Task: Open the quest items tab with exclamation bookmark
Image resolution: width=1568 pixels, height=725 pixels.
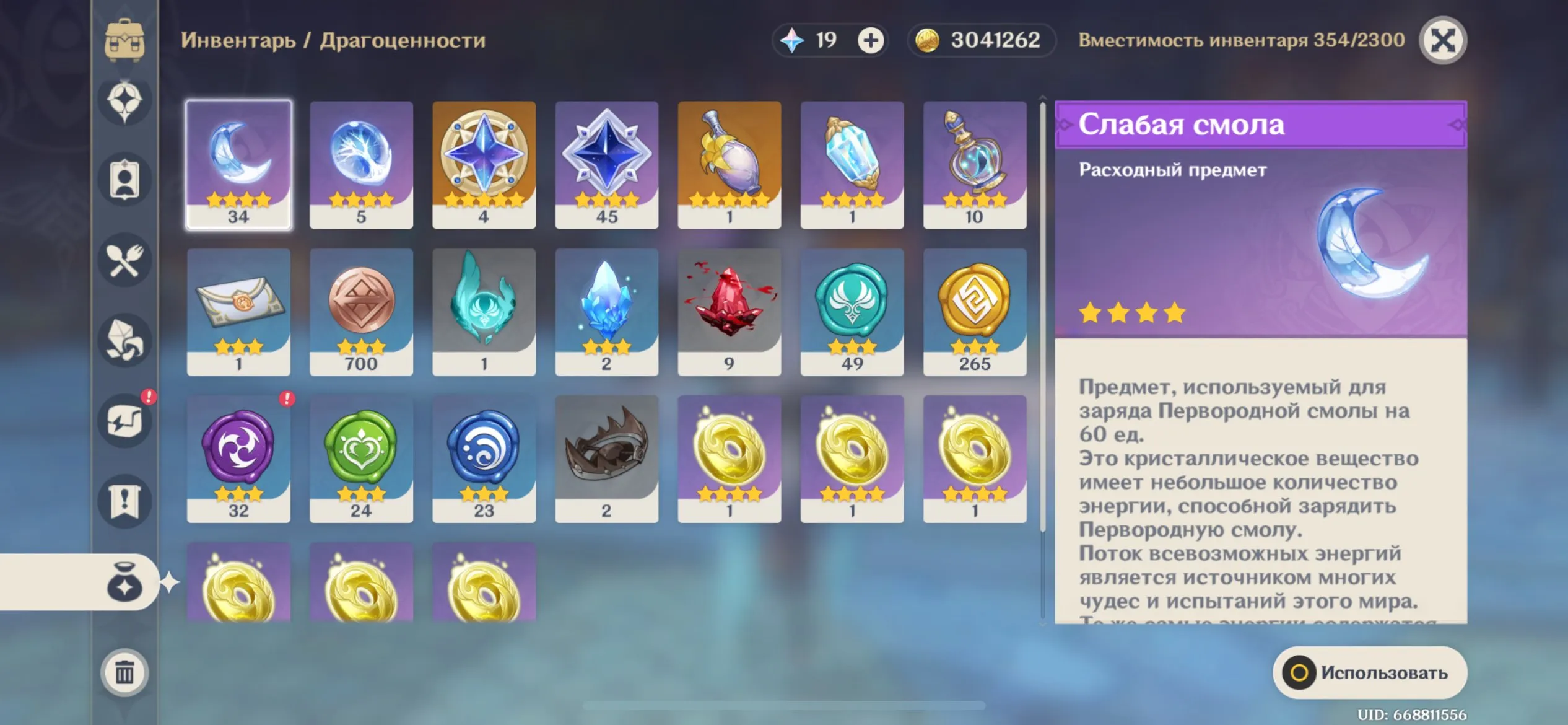Action: coord(124,501)
